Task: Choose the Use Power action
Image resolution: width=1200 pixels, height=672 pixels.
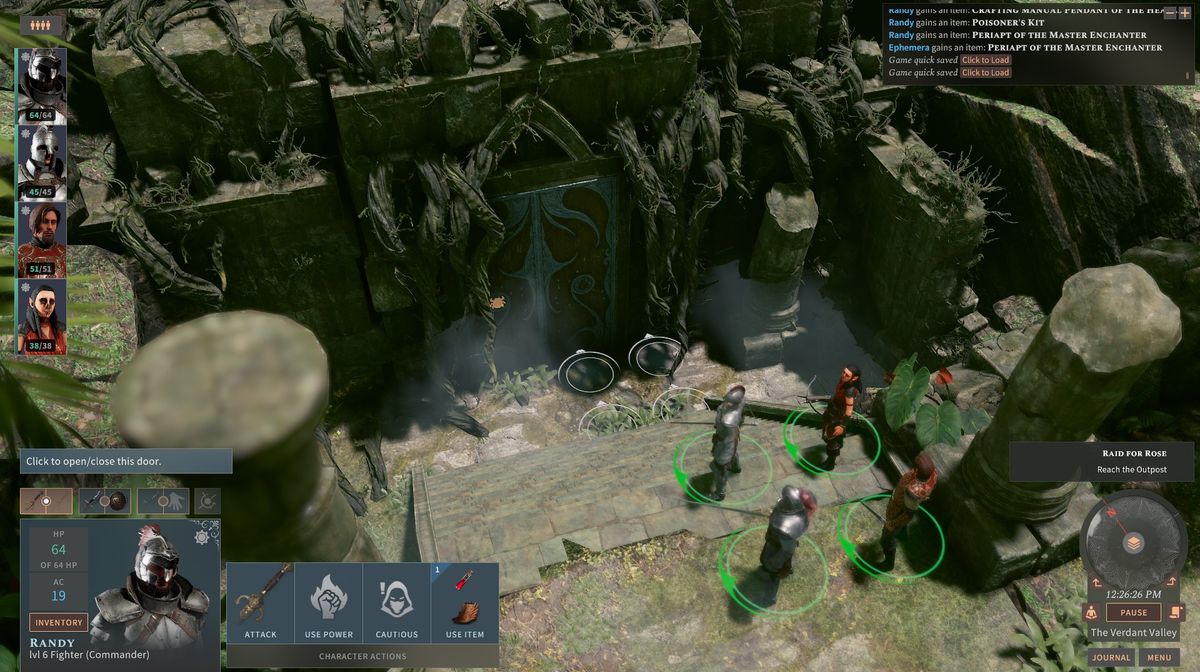Action: (329, 602)
